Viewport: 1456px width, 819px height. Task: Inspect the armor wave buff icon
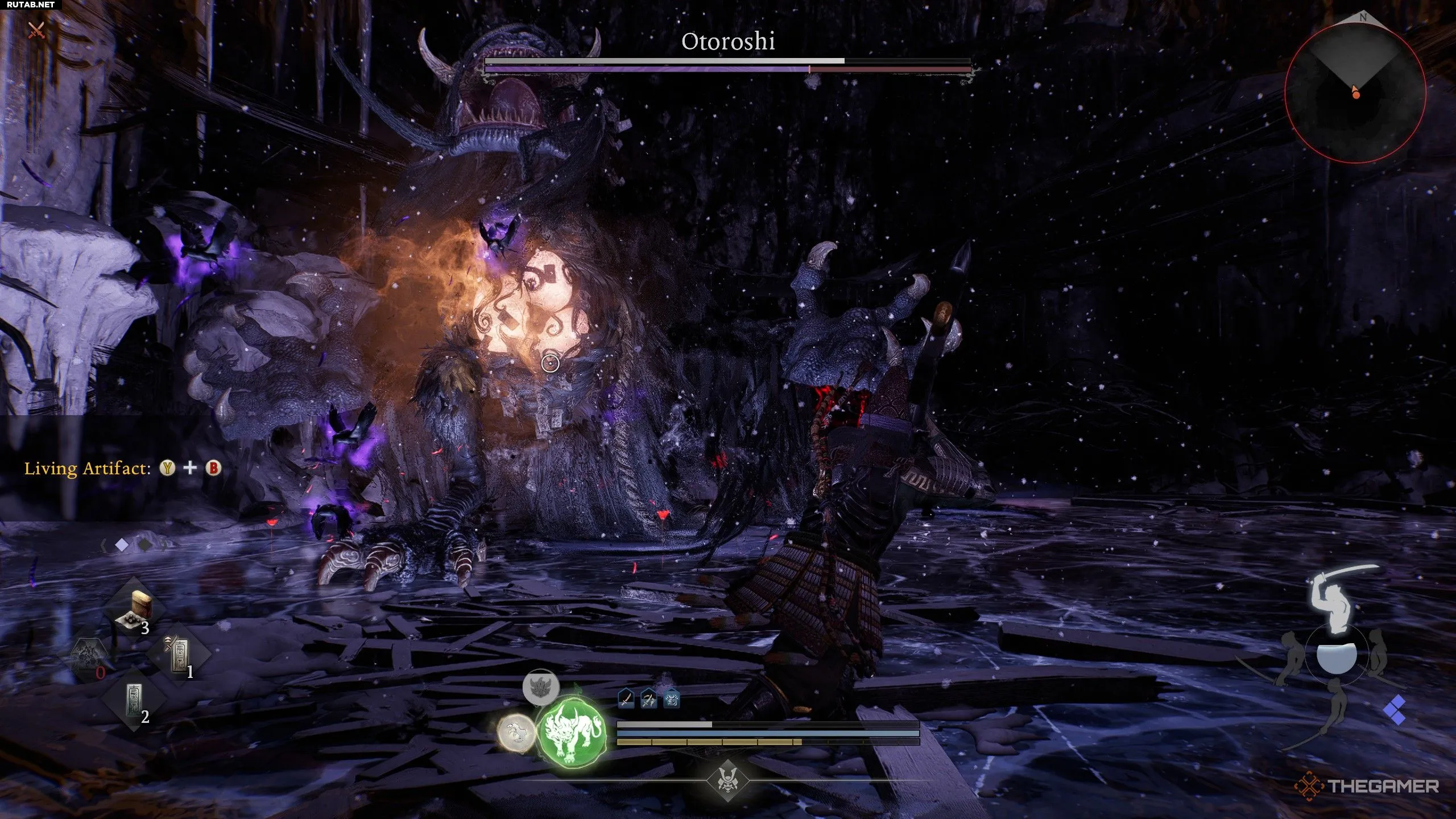coord(672,699)
